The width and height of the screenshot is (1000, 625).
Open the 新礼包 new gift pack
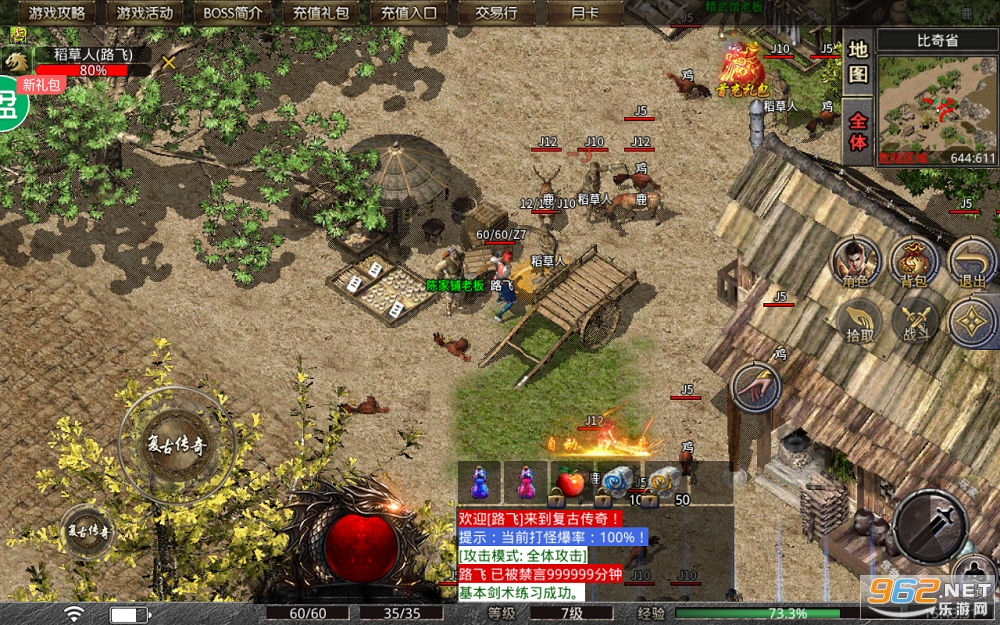42,85
